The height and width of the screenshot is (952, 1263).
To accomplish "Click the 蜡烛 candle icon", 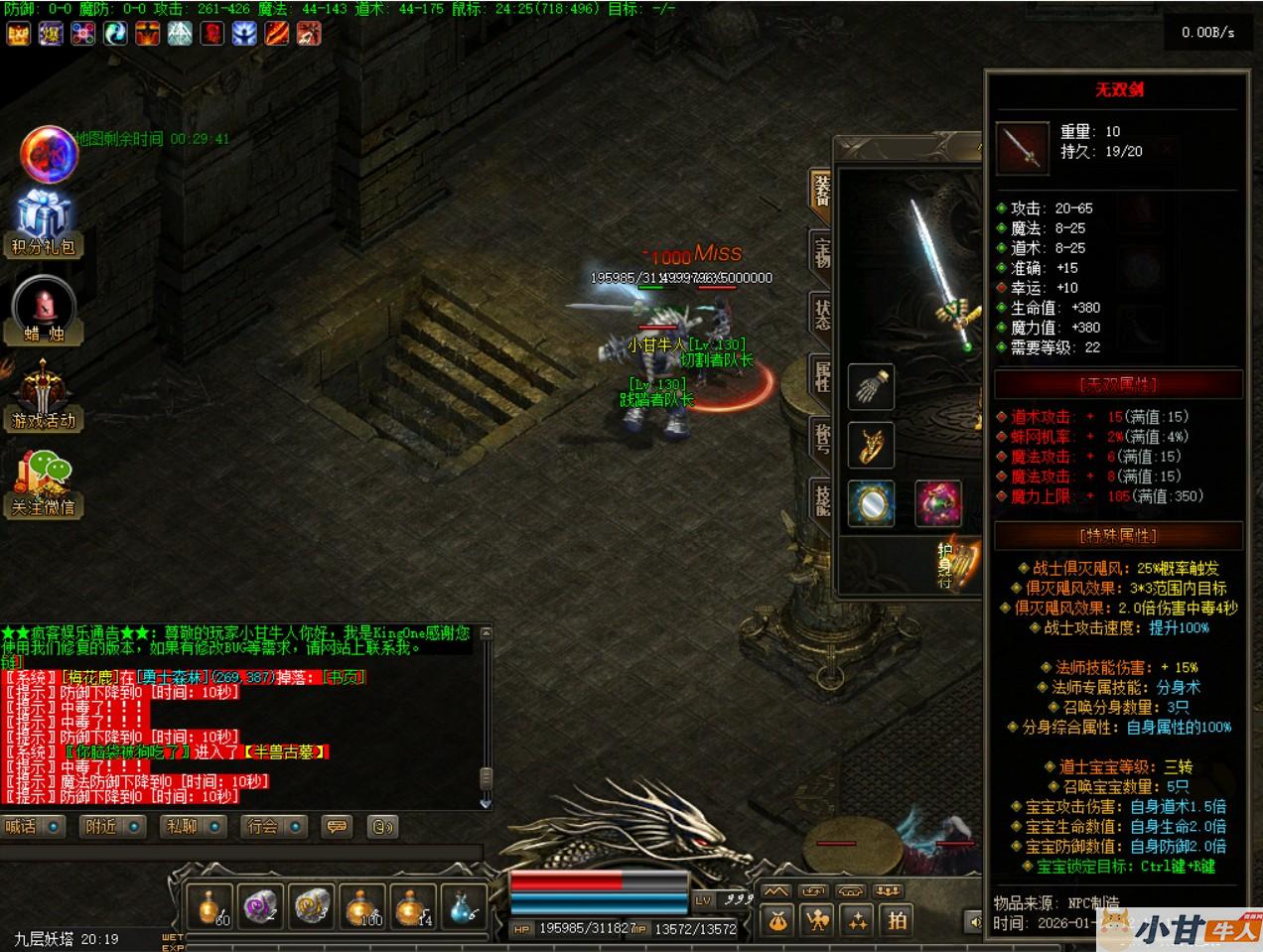I will click(x=44, y=309).
